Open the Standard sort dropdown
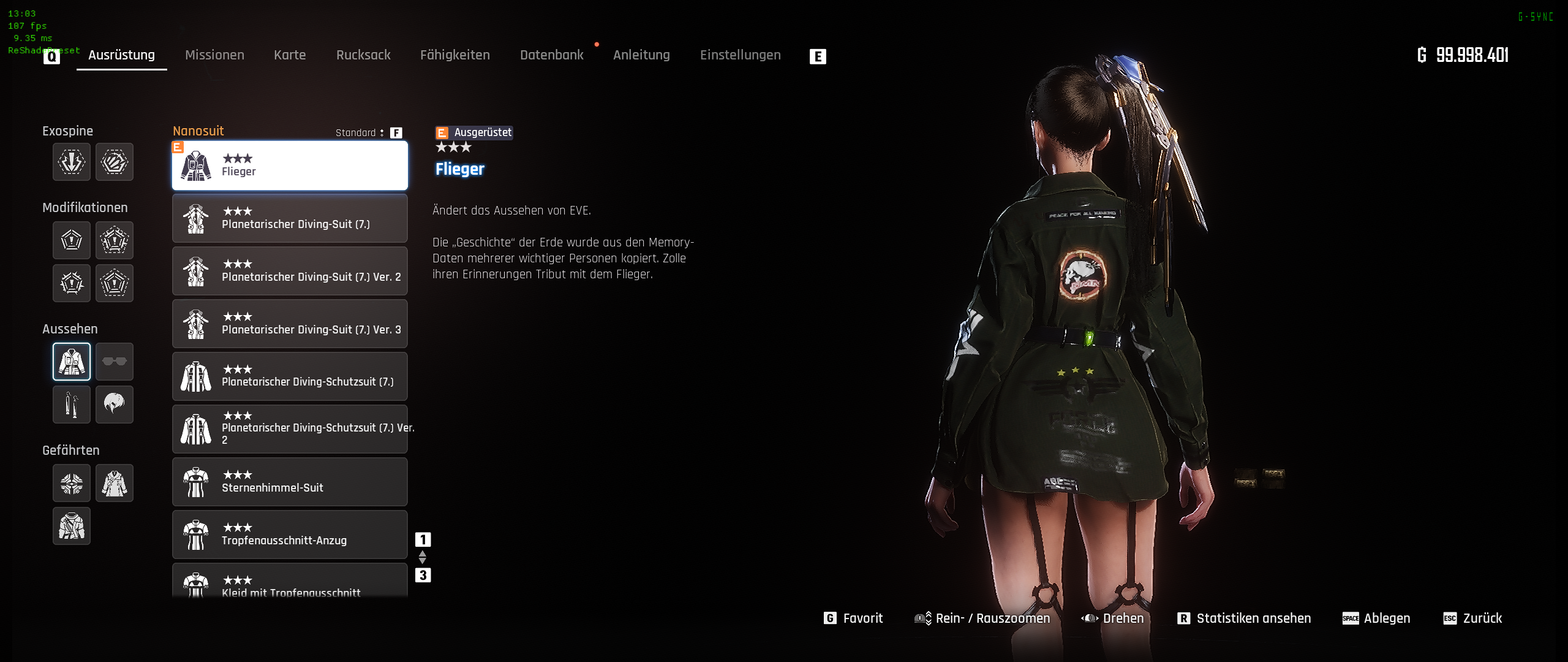Screen dimensions: 1568x662 360,133
